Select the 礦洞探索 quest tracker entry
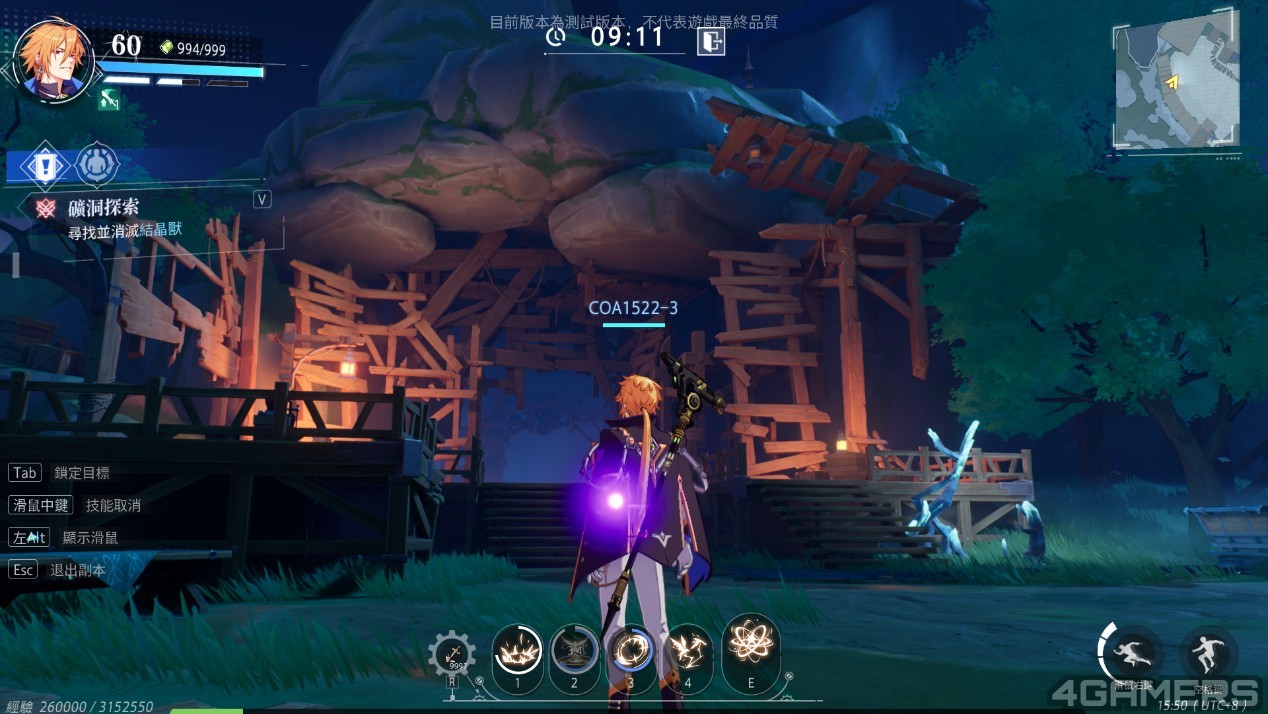The height and width of the screenshot is (714, 1268). [102, 207]
